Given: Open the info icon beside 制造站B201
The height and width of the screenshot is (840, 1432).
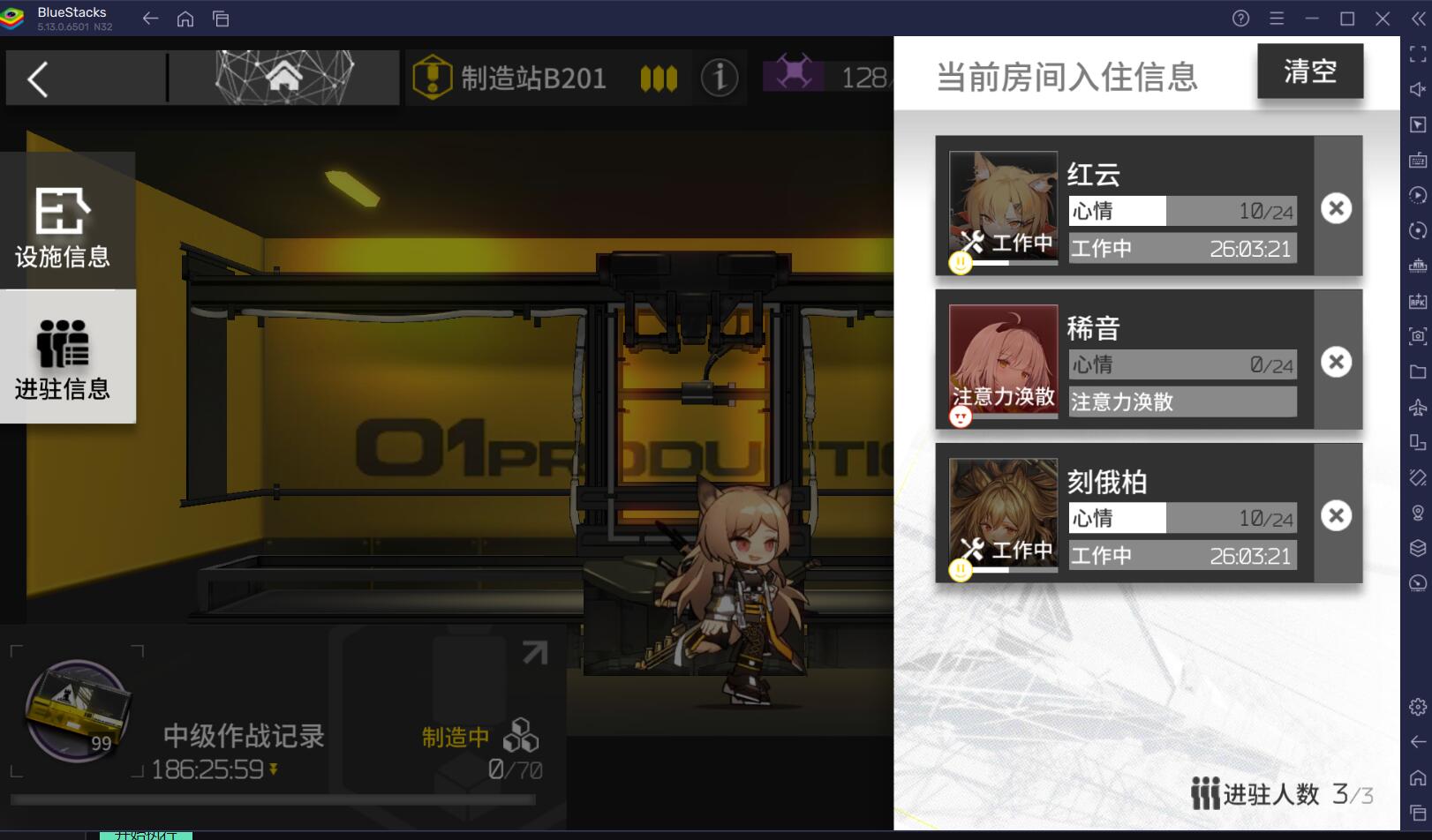Looking at the screenshot, I should tap(720, 78).
